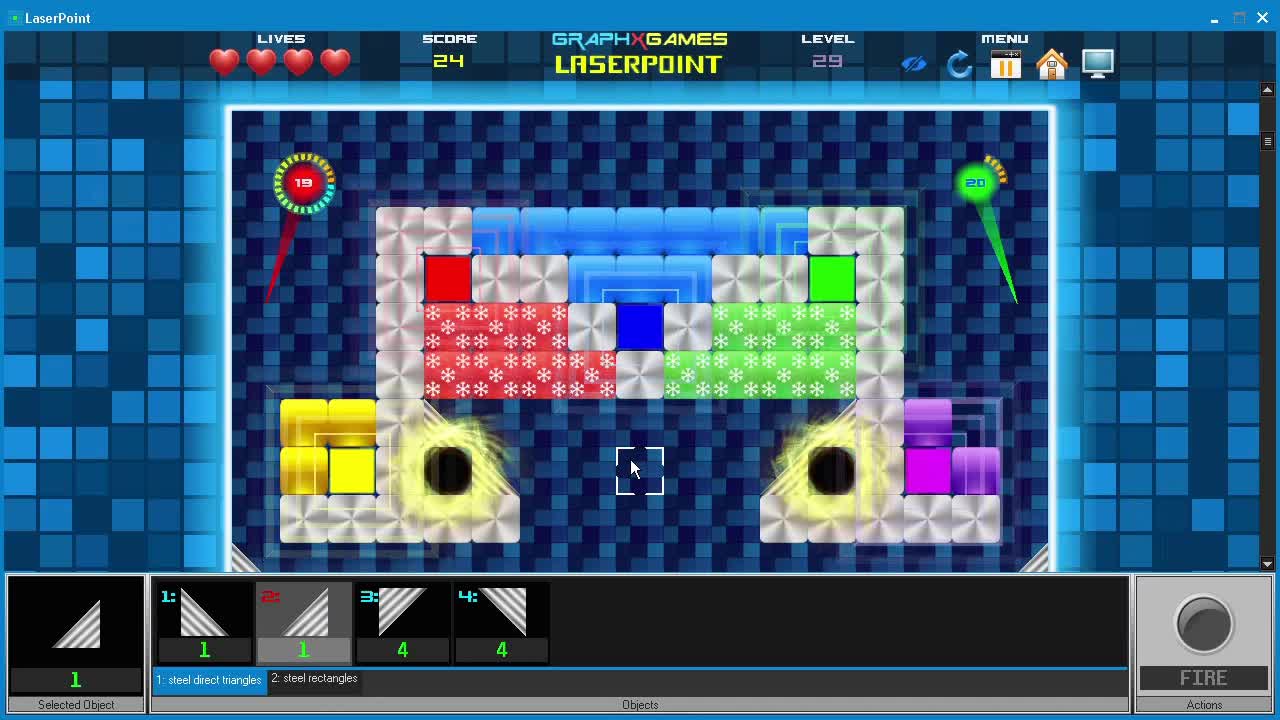Restart the level via the circular arrow icon
The height and width of the screenshot is (720, 1280).
point(959,64)
